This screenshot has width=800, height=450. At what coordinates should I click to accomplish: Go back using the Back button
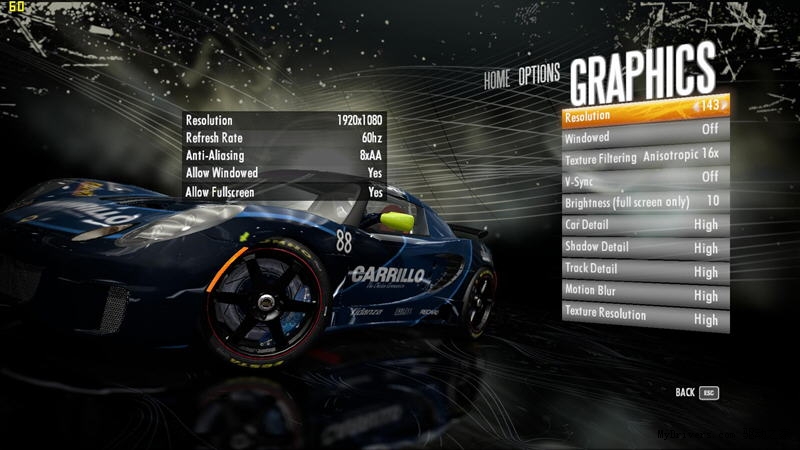(x=697, y=393)
